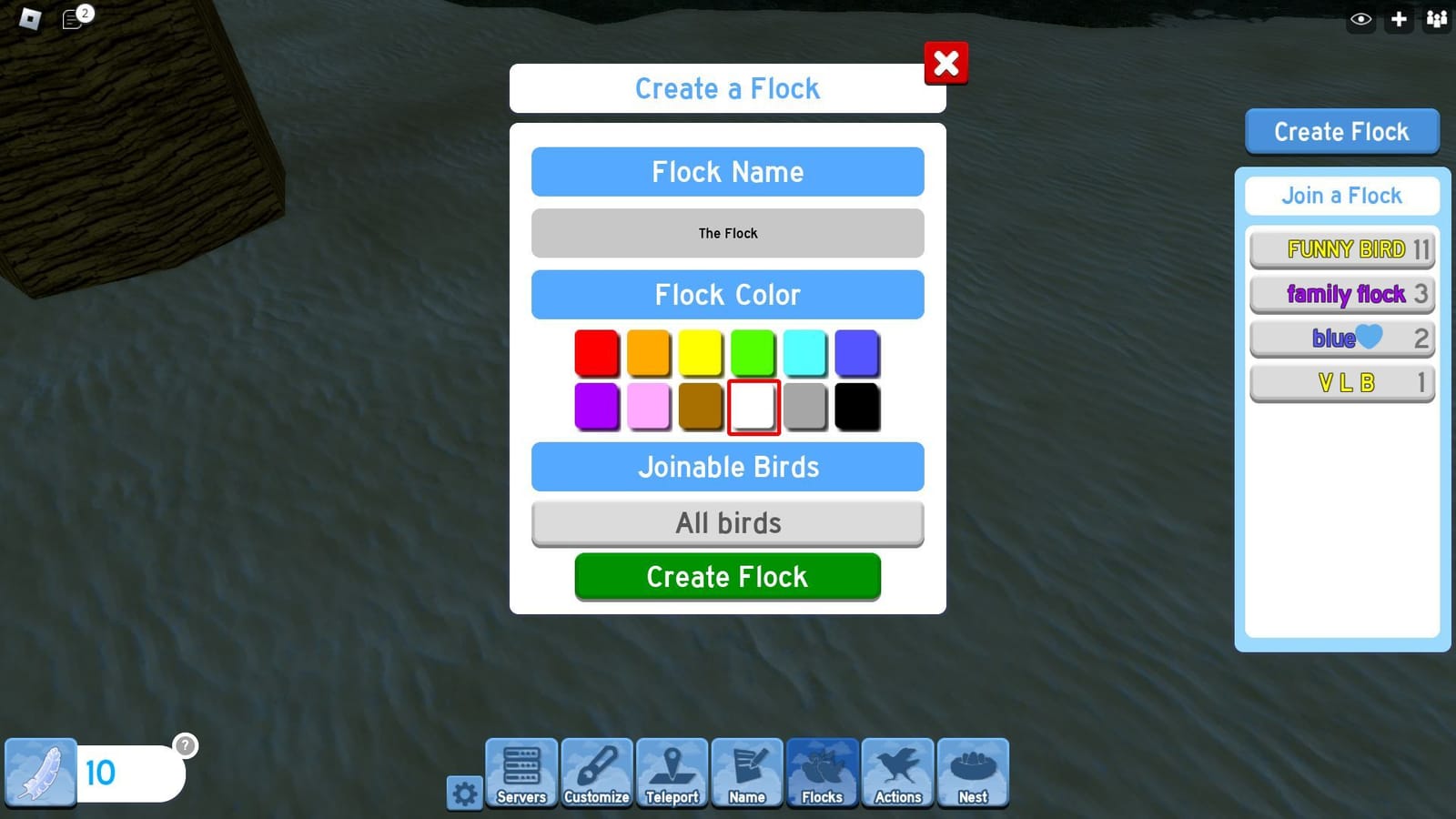1456x819 pixels.
Task: Click the plus icon in top bar
Action: coord(1398,18)
